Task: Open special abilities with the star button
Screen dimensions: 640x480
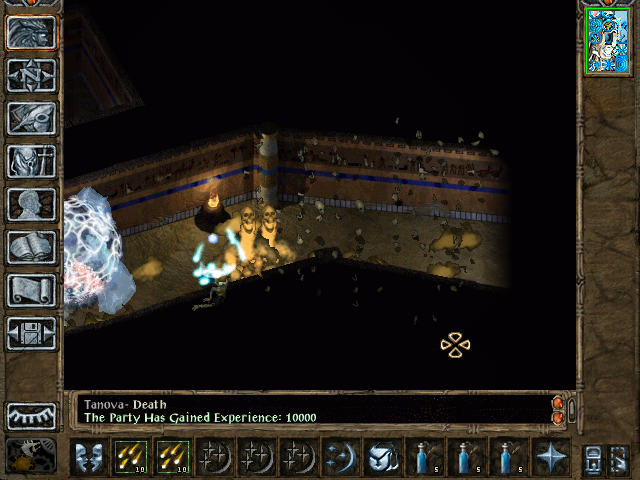Action: (x=551, y=457)
